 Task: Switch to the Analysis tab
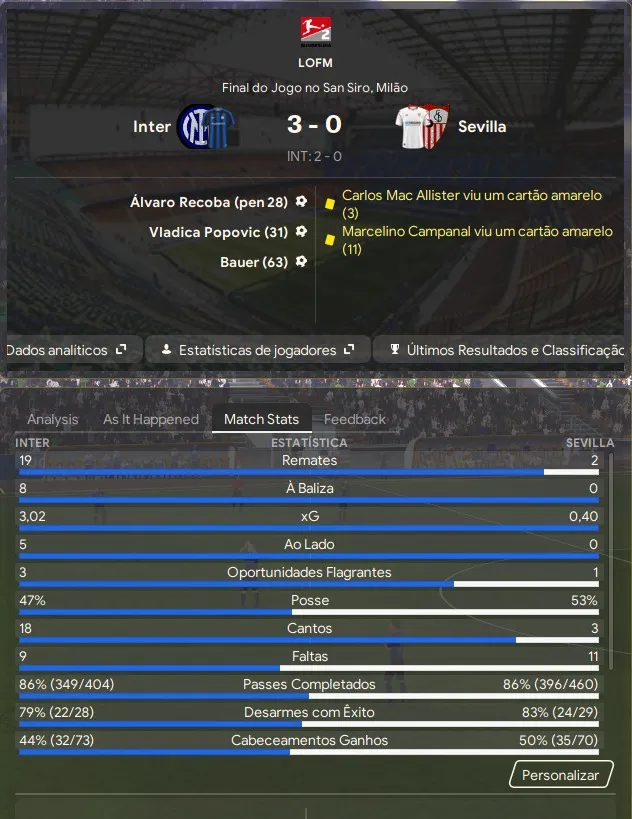click(52, 419)
